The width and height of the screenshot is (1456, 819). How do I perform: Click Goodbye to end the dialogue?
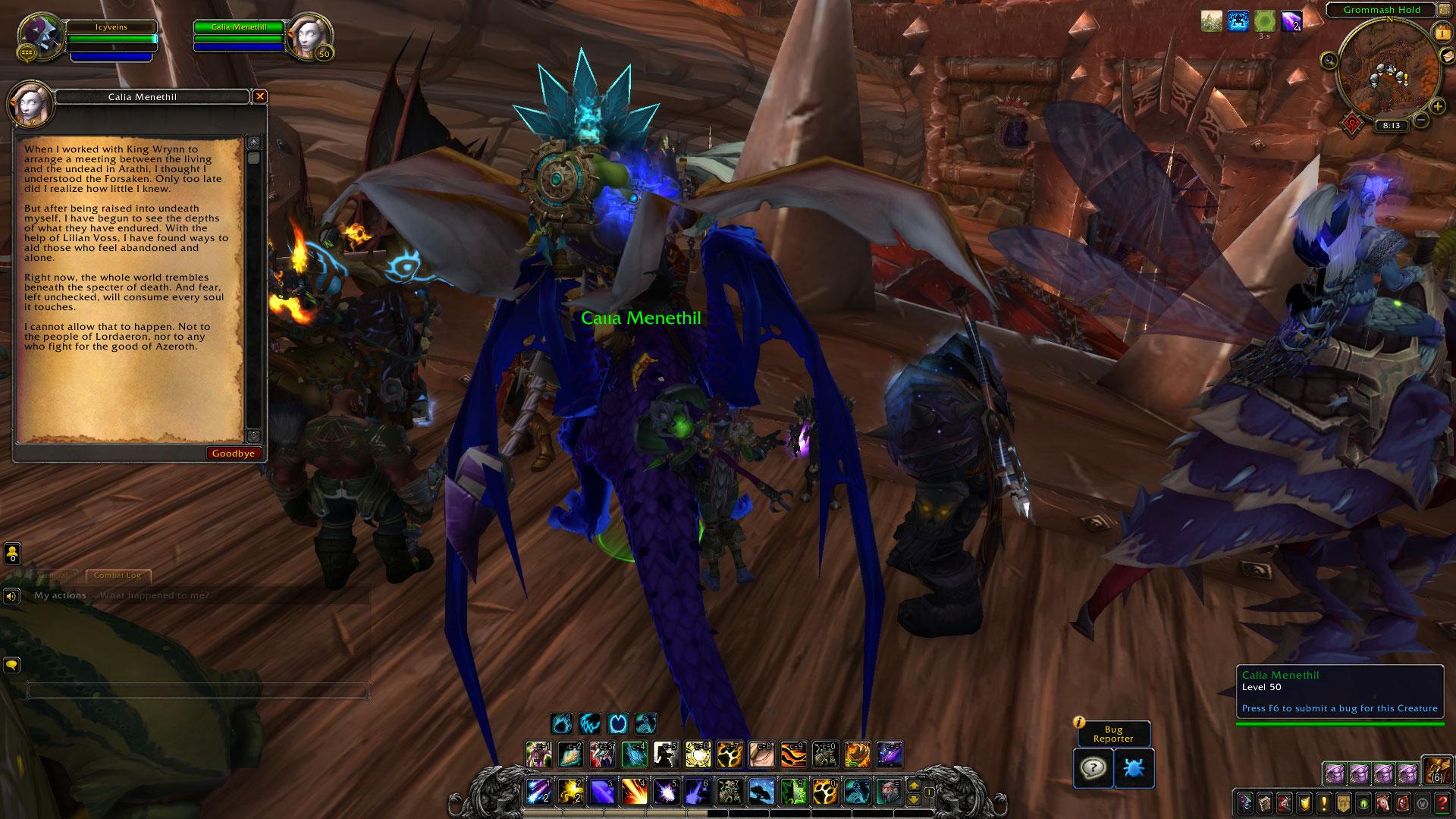[234, 453]
